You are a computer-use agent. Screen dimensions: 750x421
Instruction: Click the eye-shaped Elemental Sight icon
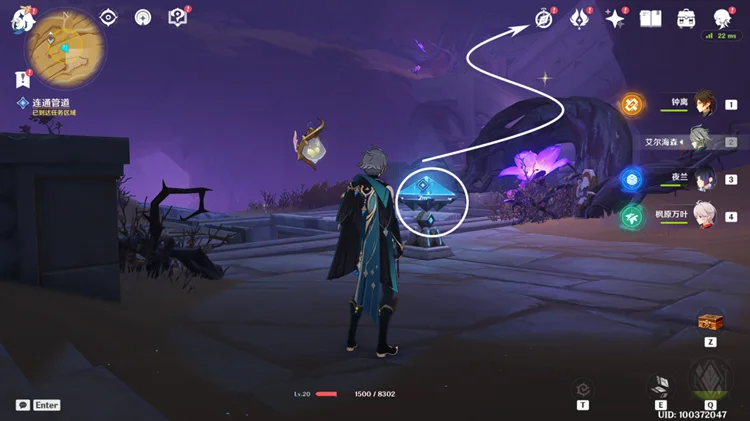click(108, 18)
